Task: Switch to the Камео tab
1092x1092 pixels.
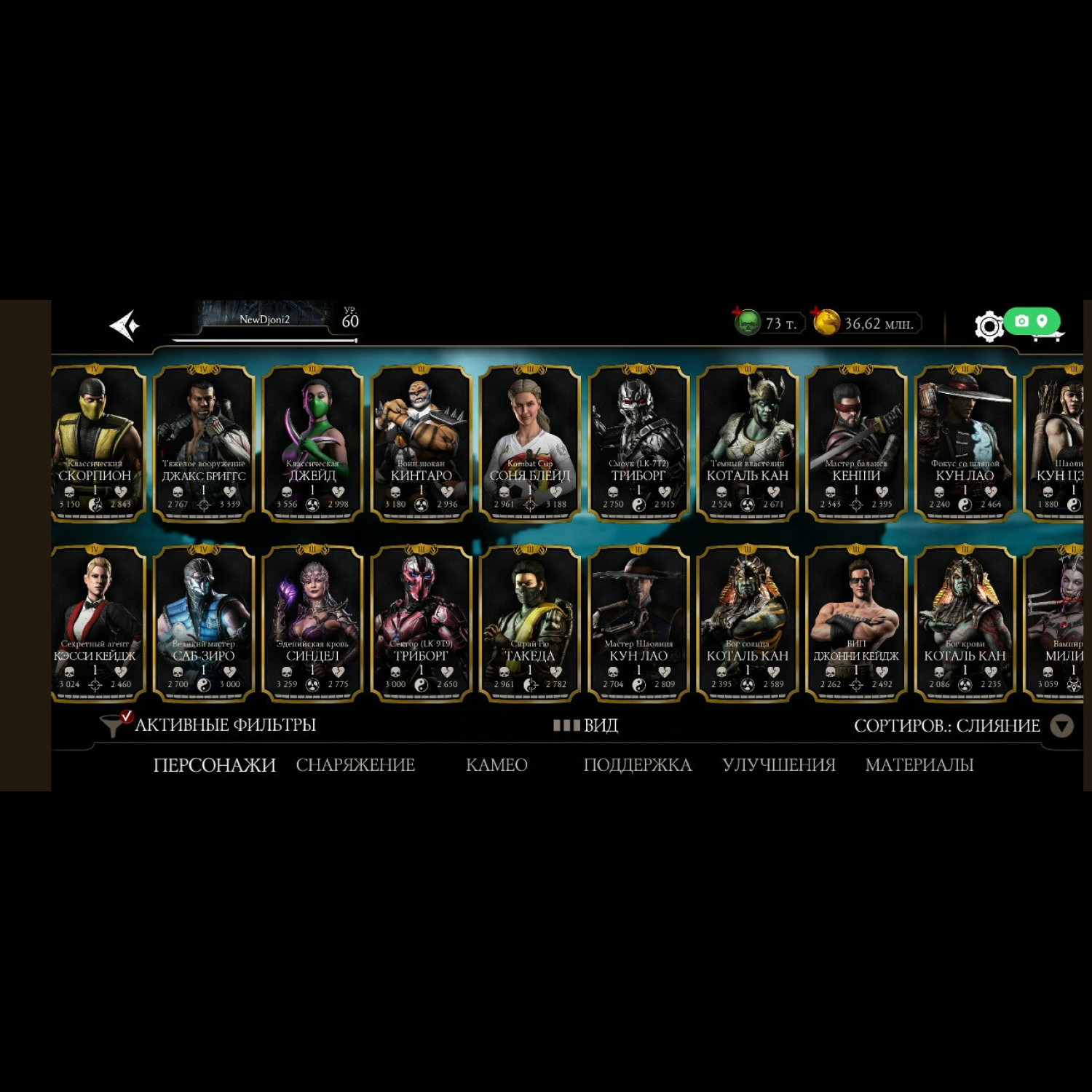Action: 496,765
